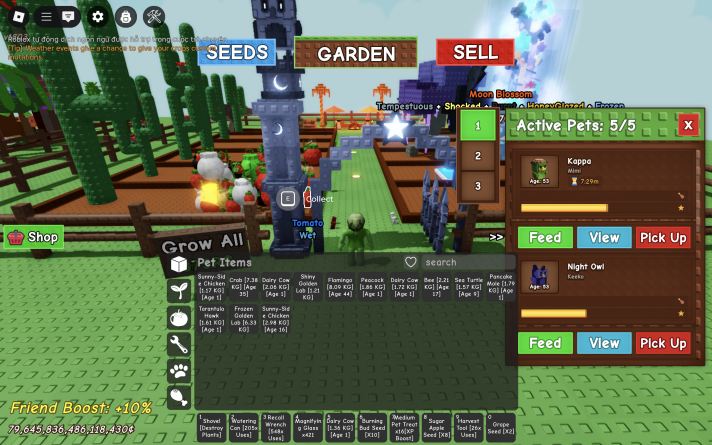Toggle the heart favorites filter
The width and height of the screenshot is (712, 445).
point(410,262)
